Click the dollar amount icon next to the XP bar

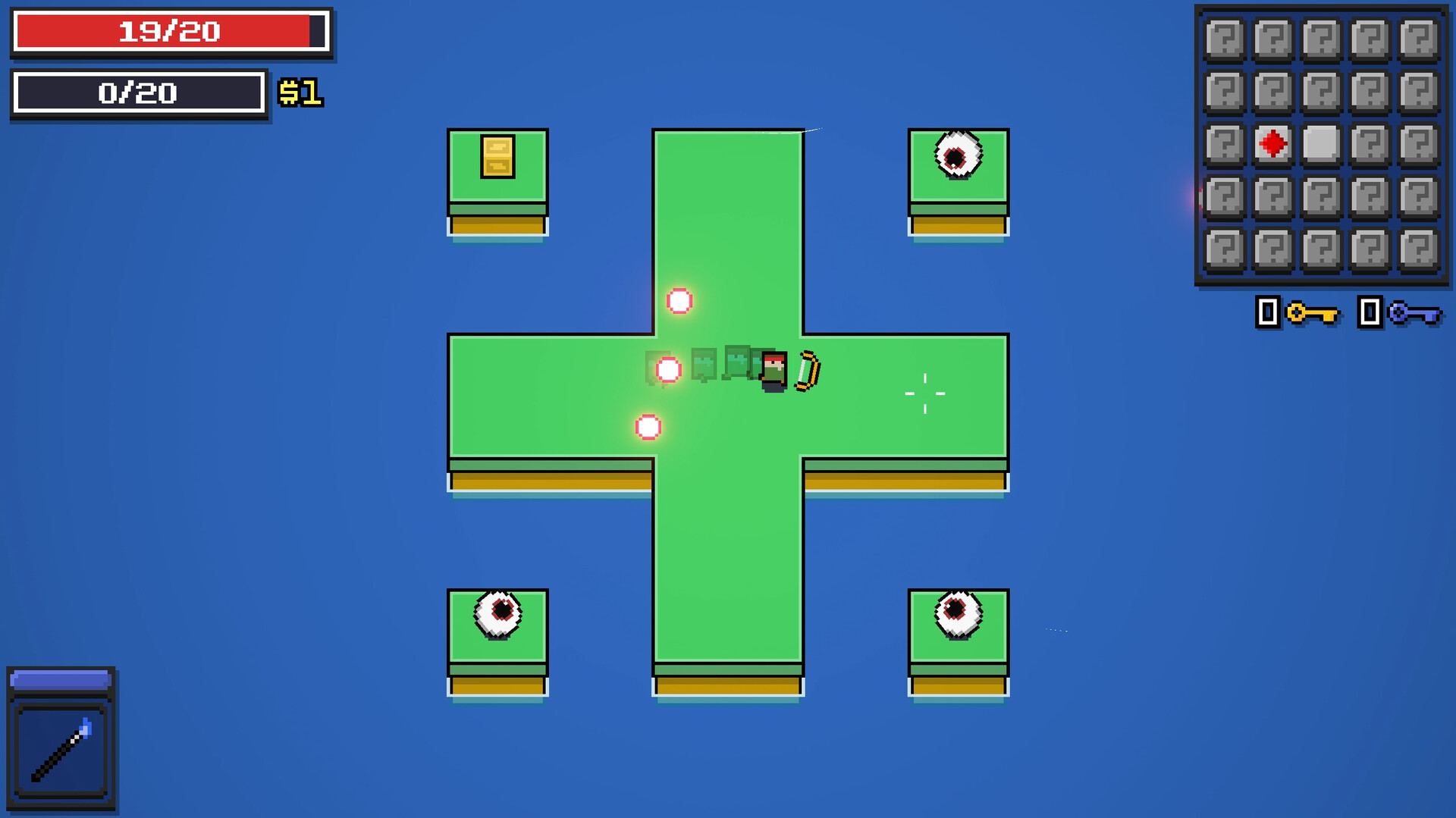coord(302,94)
